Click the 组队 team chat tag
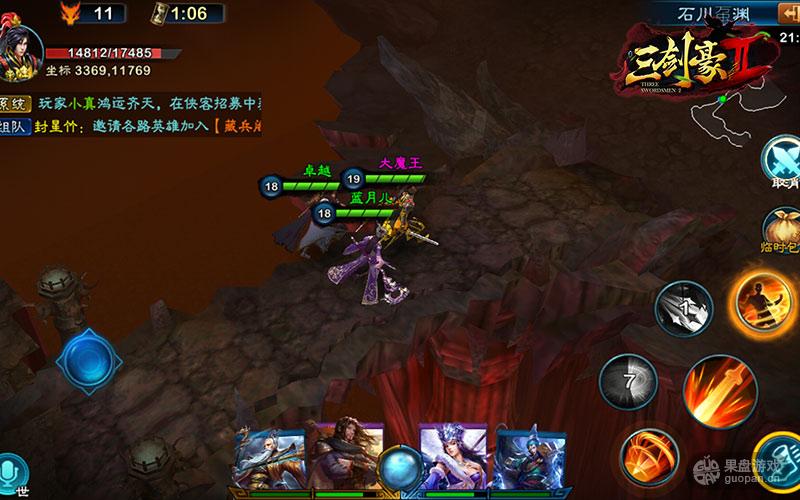 [x=14, y=127]
